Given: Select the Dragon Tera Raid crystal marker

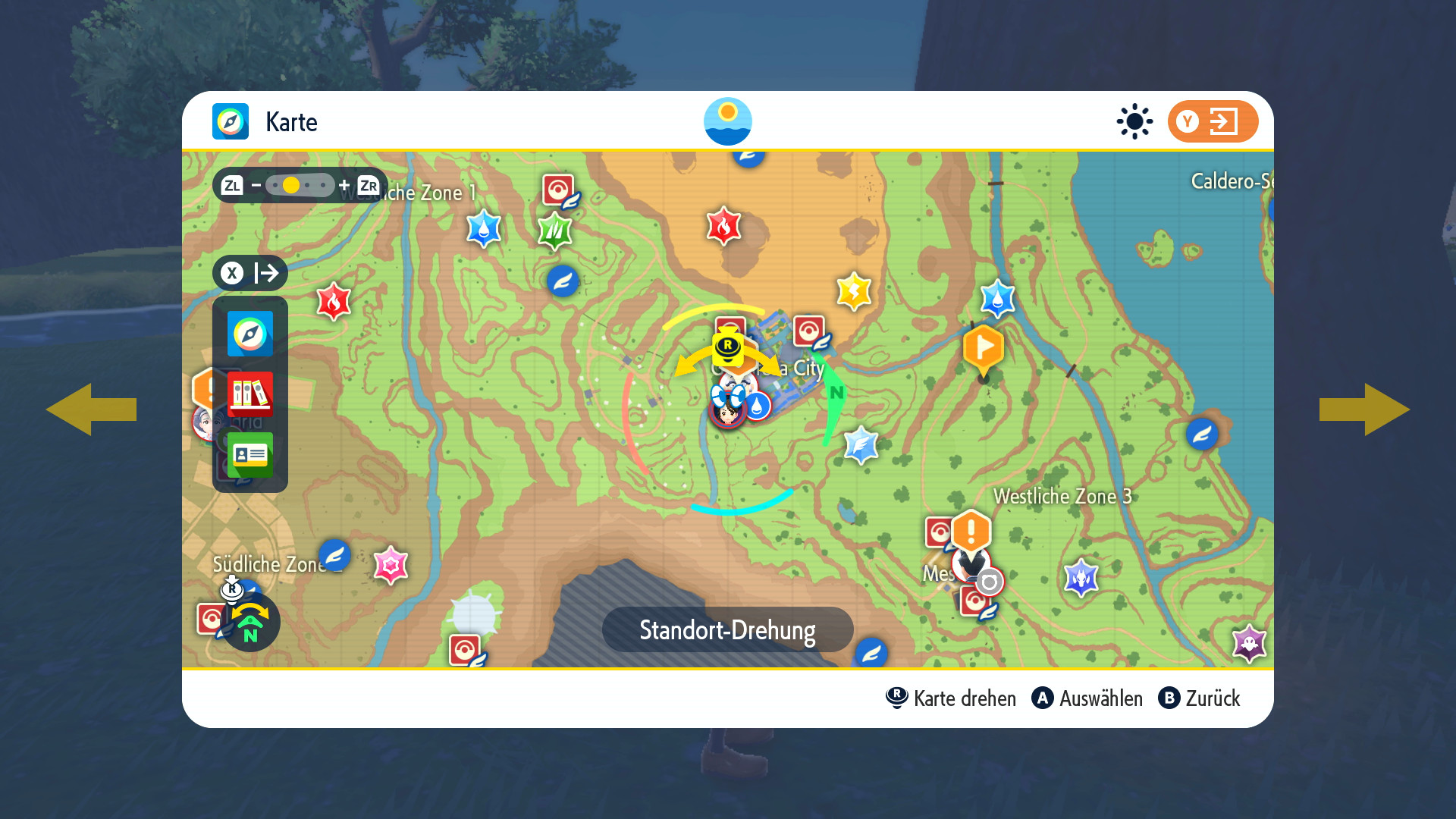Looking at the screenshot, I should pos(1081,578).
